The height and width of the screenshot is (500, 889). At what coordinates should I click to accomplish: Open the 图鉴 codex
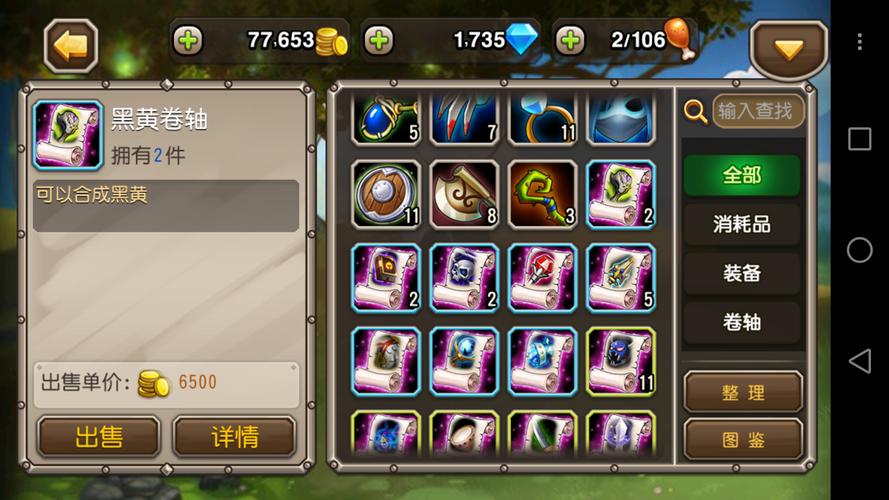tap(743, 438)
